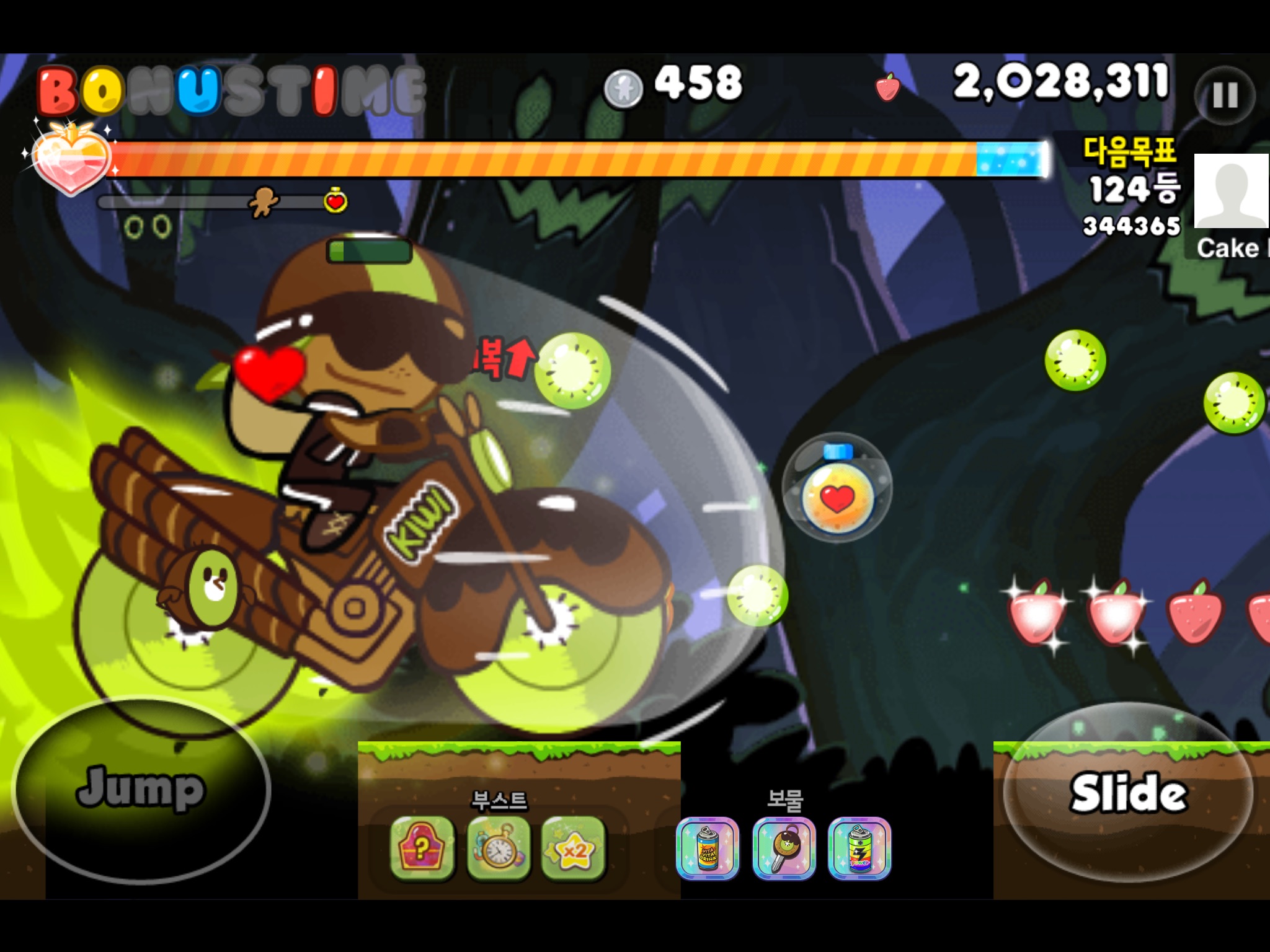Select the mystery chest boost icon
Image resolution: width=1270 pixels, height=952 pixels.
422,848
